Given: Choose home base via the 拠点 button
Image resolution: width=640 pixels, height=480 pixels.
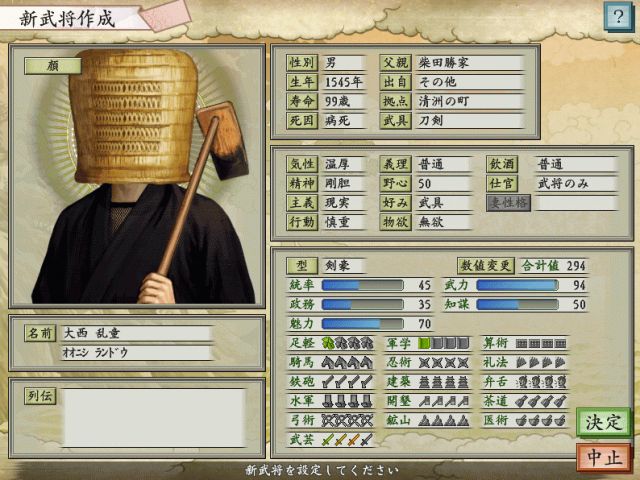Looking at the screenshot, I should pos(395,102).
